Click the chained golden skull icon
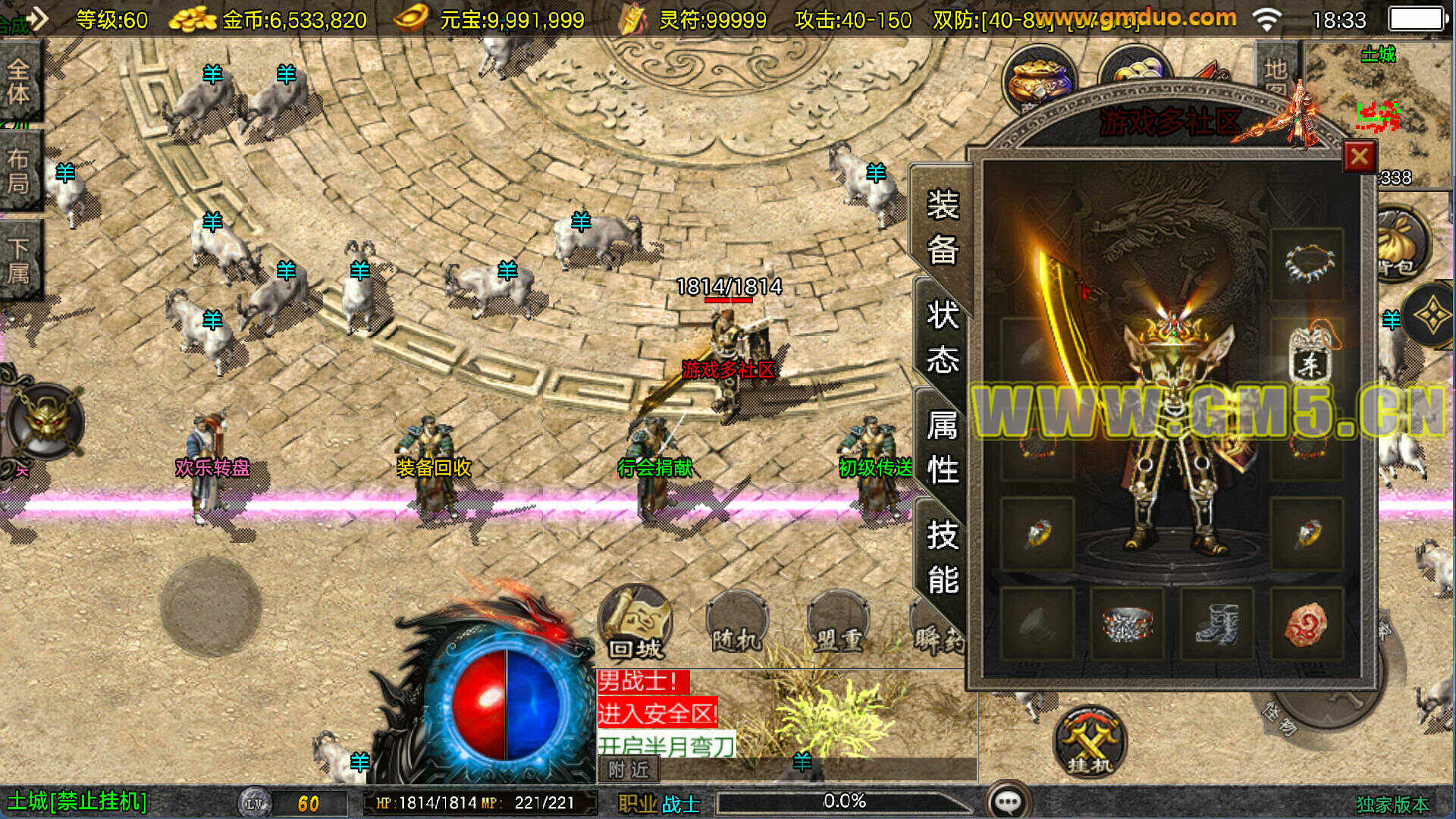 [x=44, y=421]
